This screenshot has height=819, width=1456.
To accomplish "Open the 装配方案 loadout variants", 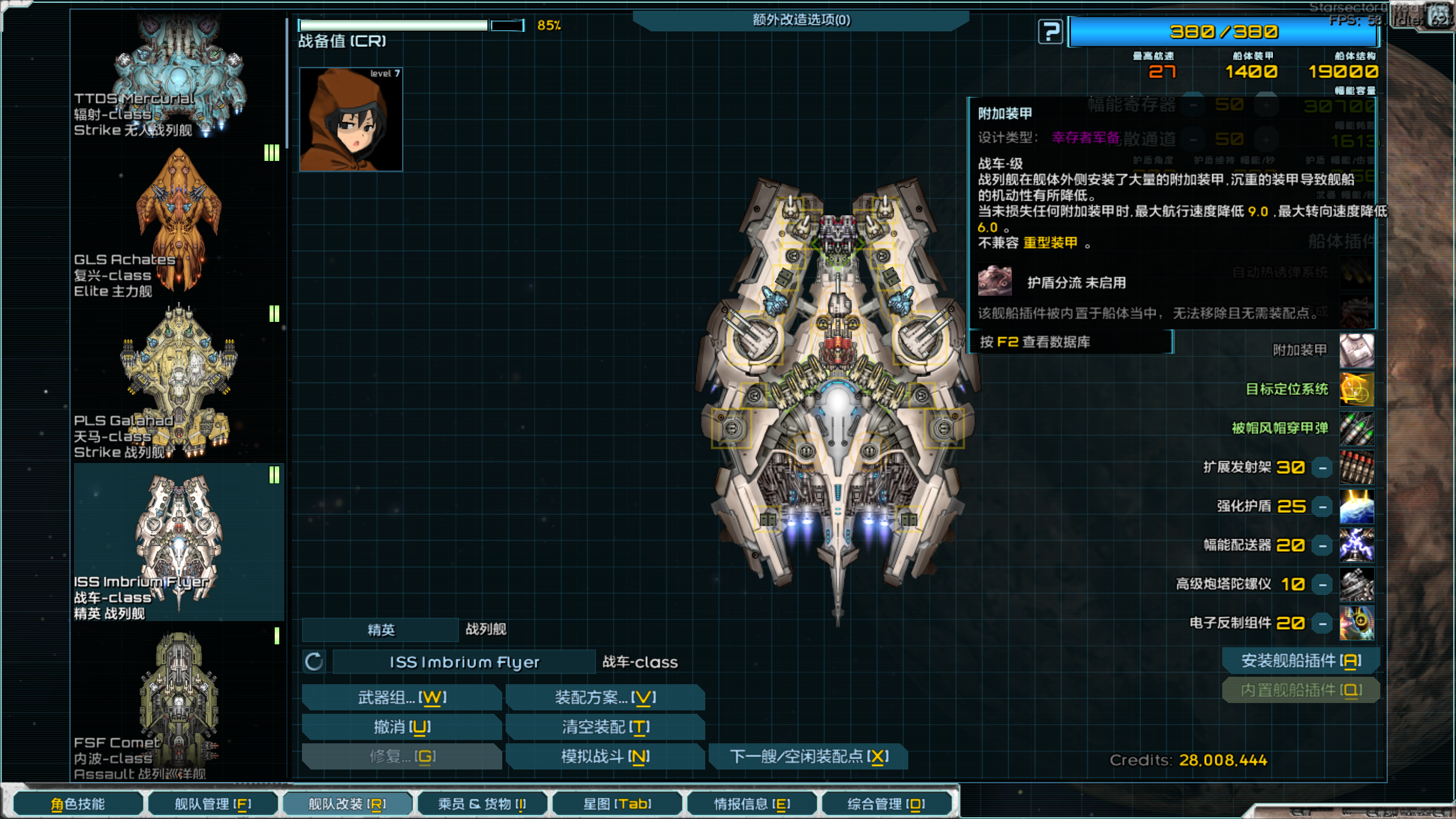I will pos(605,697).
